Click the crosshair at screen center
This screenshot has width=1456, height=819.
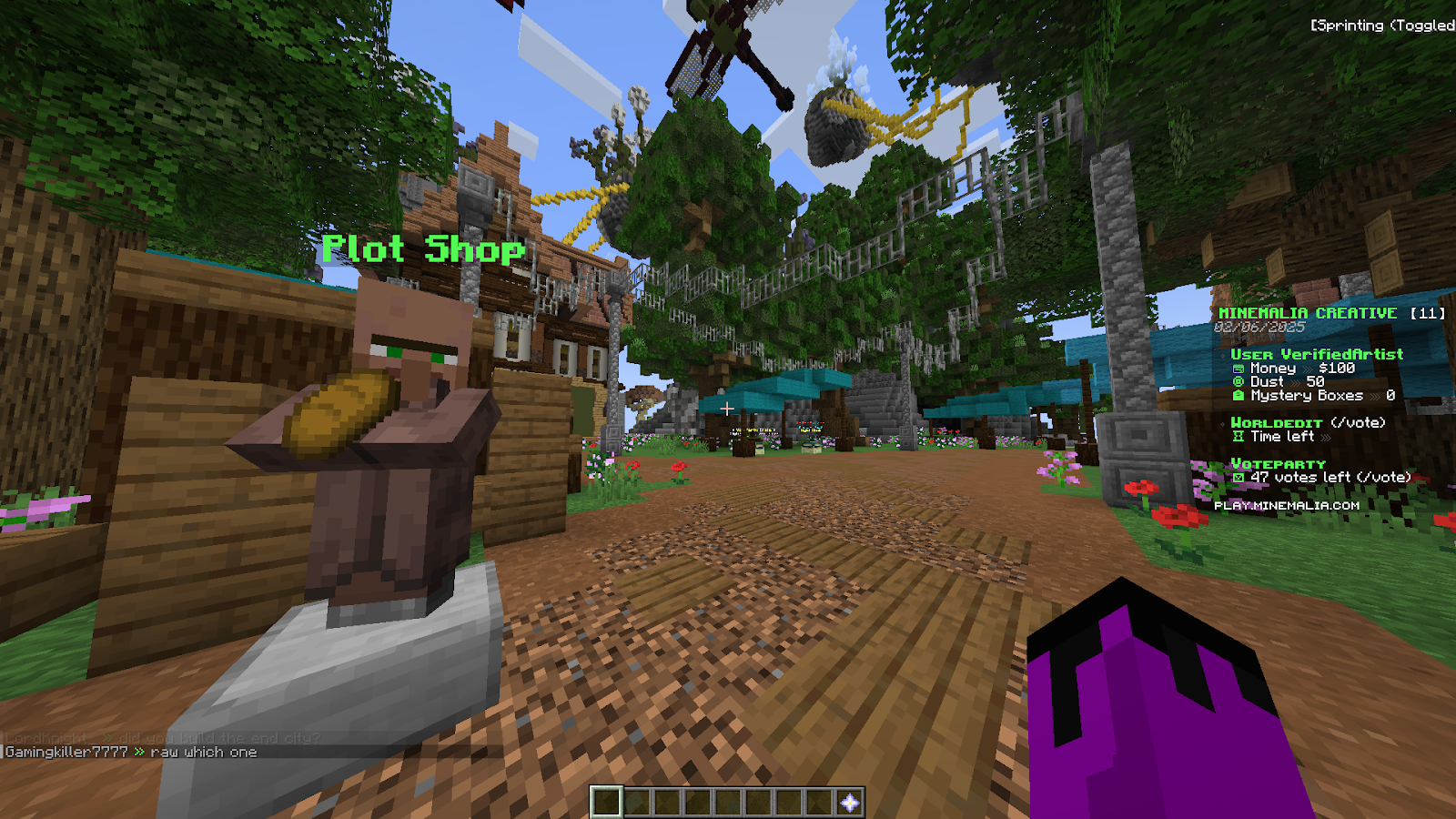(728, 409)
